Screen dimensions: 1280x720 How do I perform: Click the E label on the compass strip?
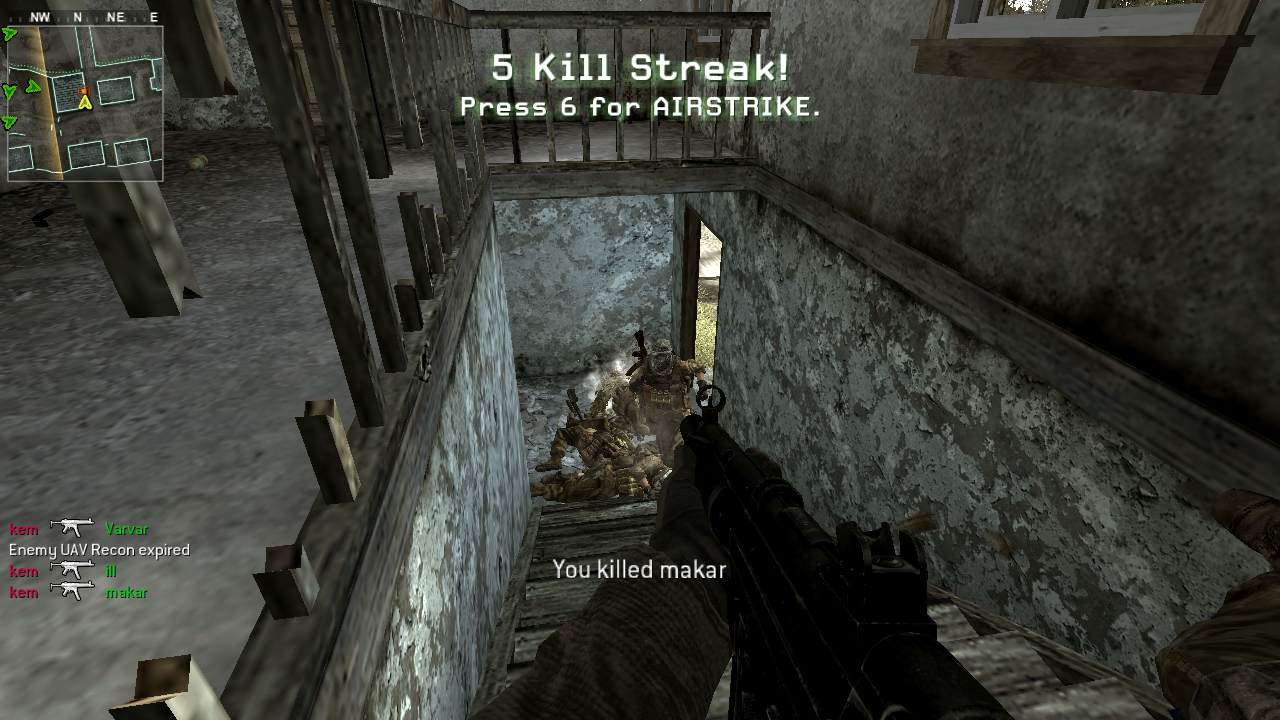[x=154, y=16]
